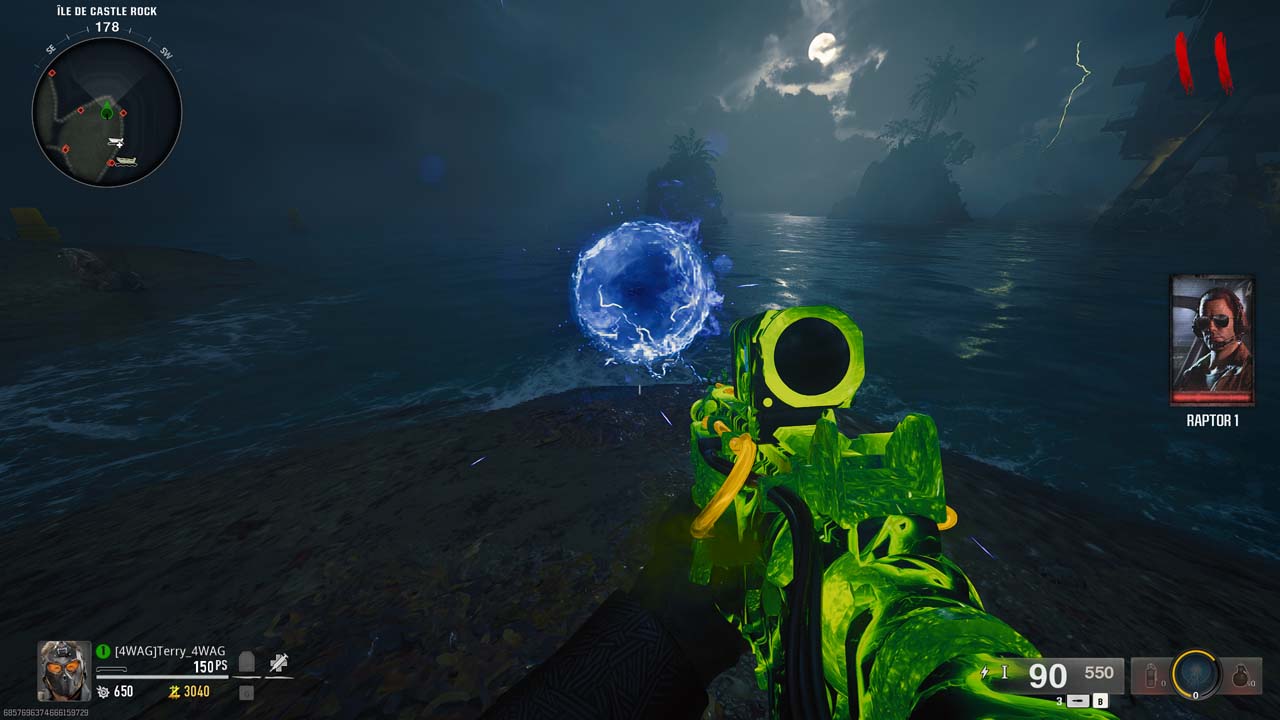Select the Raptor 1 pilot portrait

(1212, 340)
